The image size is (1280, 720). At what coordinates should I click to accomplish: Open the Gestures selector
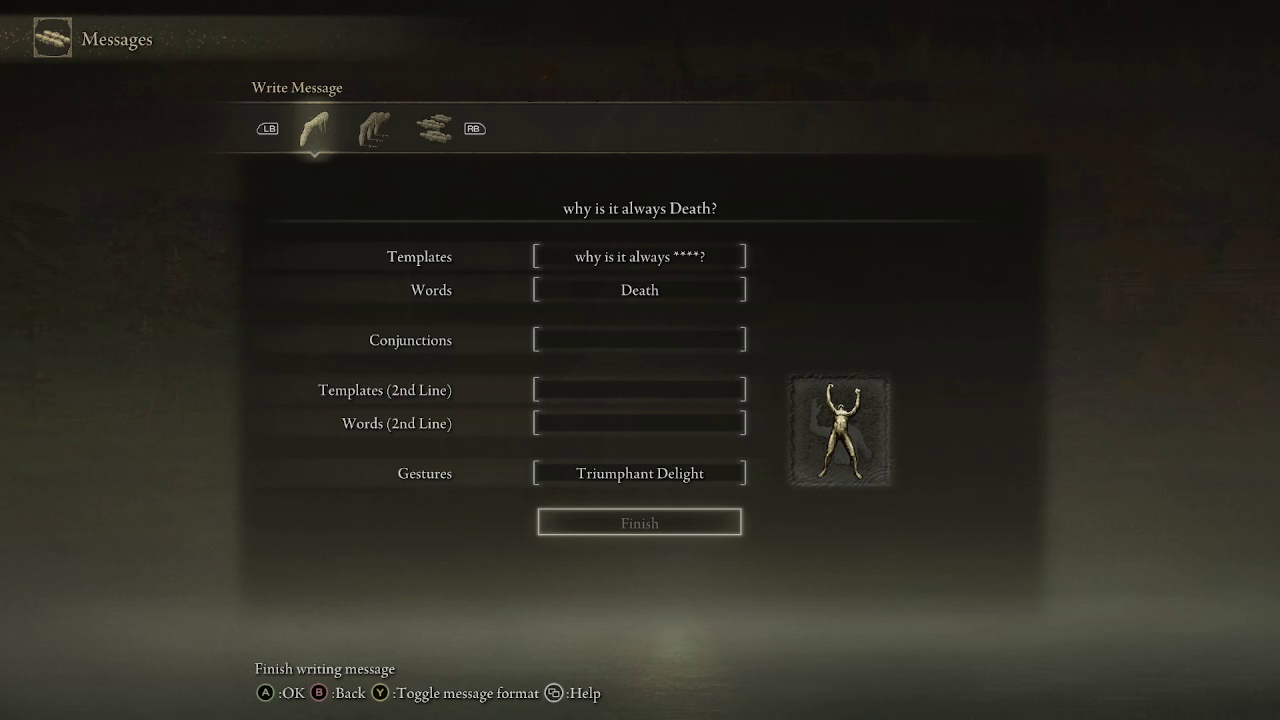click(639, 472)
